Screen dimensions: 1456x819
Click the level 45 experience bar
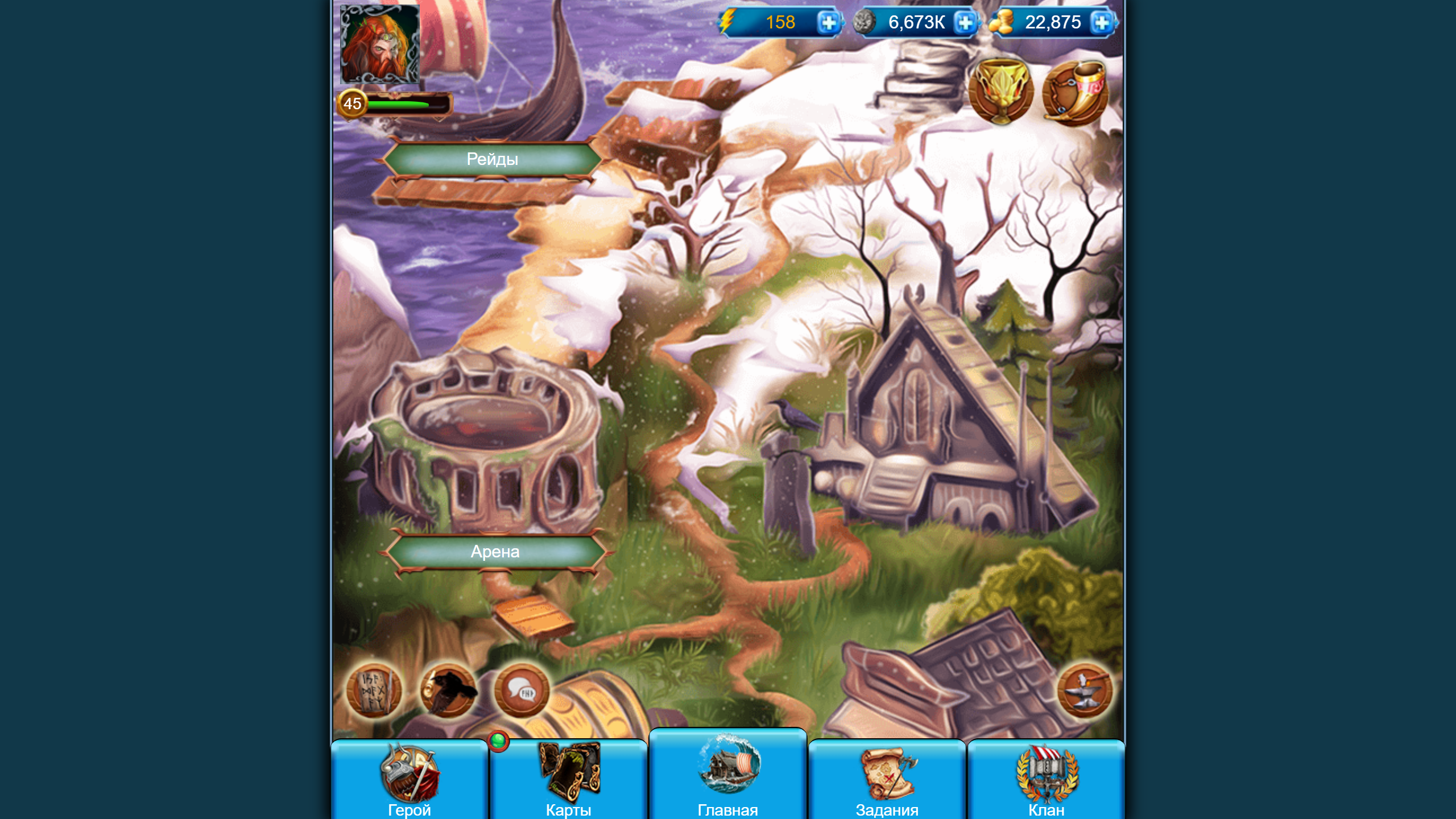[398, 105]
